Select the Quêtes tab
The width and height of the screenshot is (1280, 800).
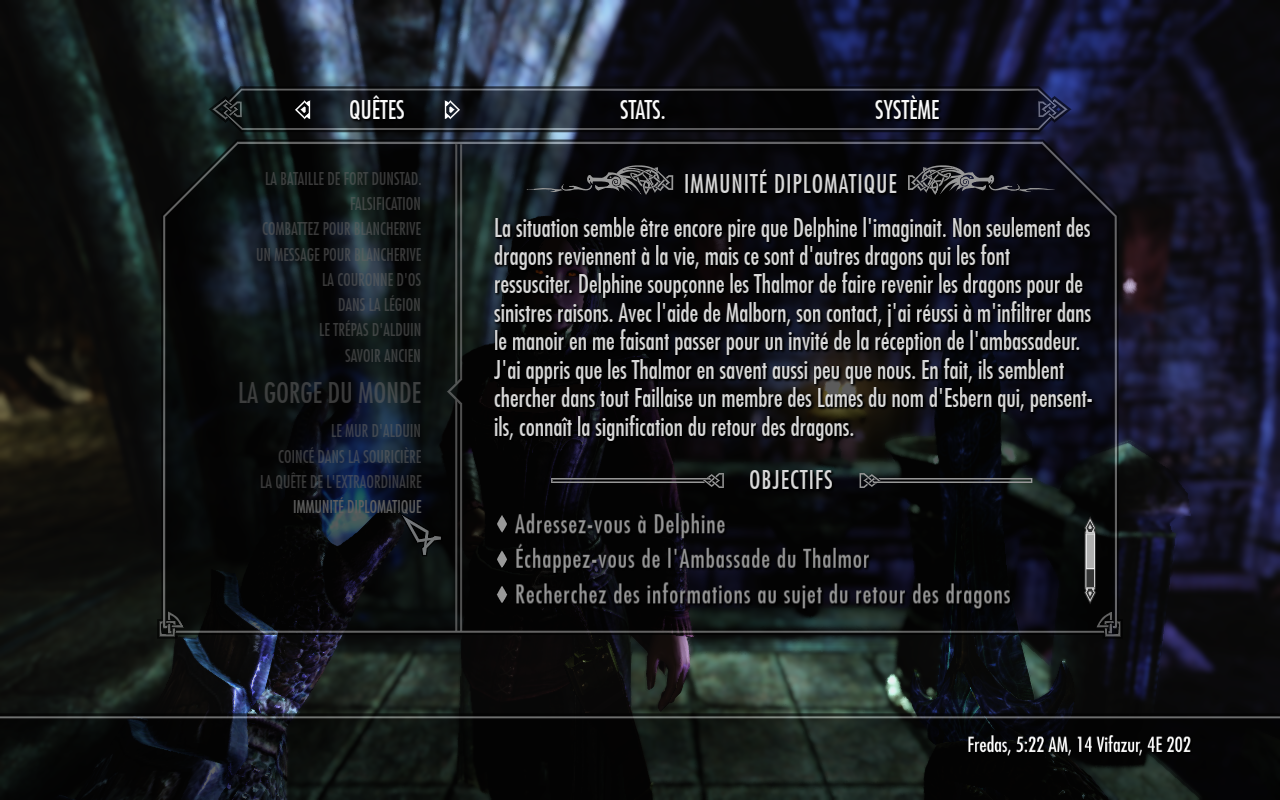coord(376,110)
